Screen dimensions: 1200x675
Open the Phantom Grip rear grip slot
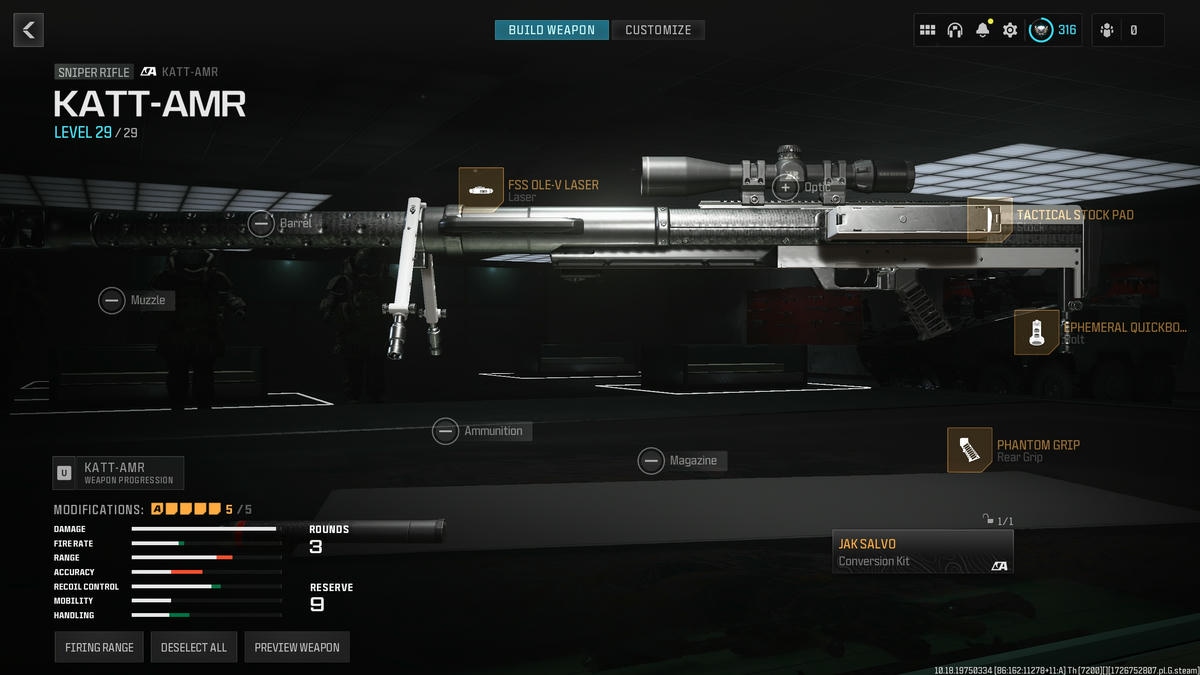click(969, 450)
